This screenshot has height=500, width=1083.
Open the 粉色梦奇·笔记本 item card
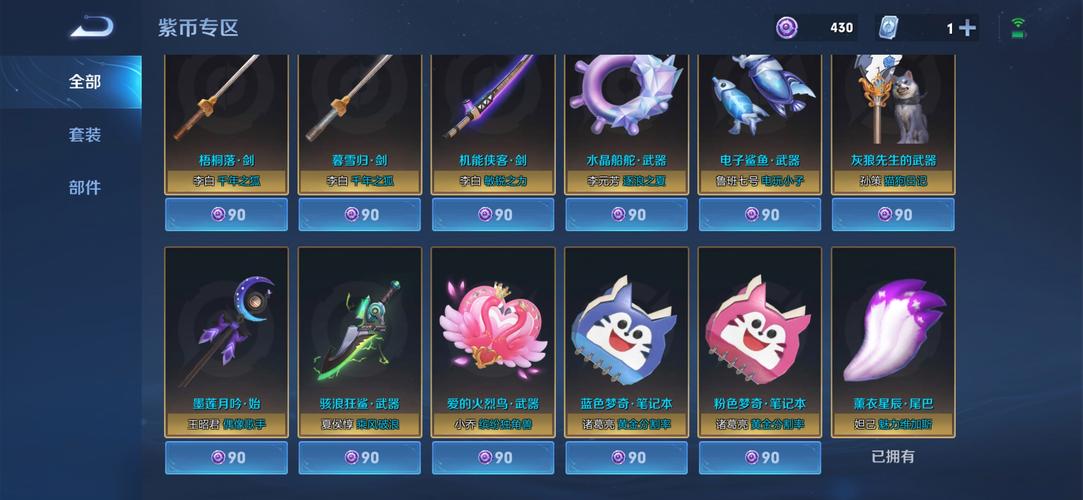(759, 340)
